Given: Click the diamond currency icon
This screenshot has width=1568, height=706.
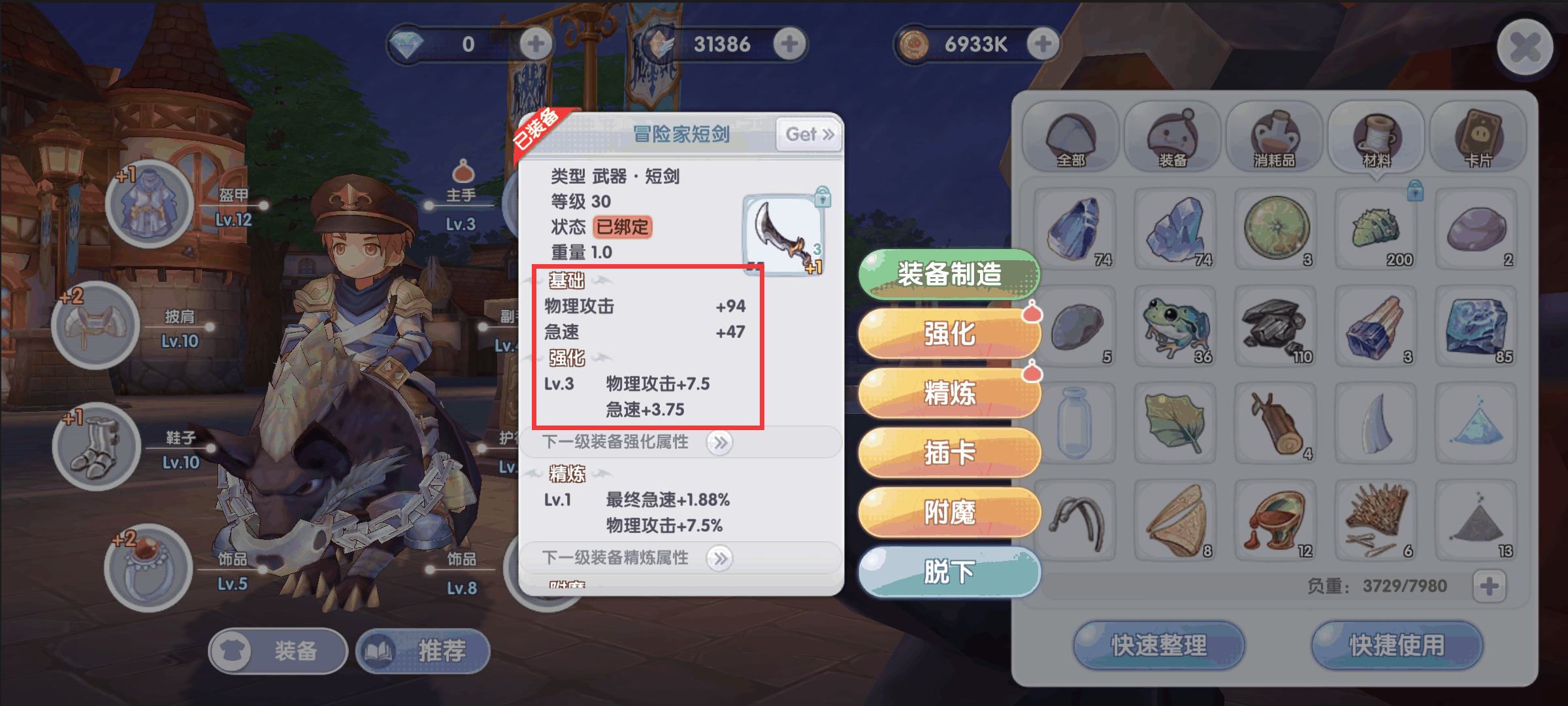Looking at the screenshot, I should pyautogui.click(x=408, y=43).
